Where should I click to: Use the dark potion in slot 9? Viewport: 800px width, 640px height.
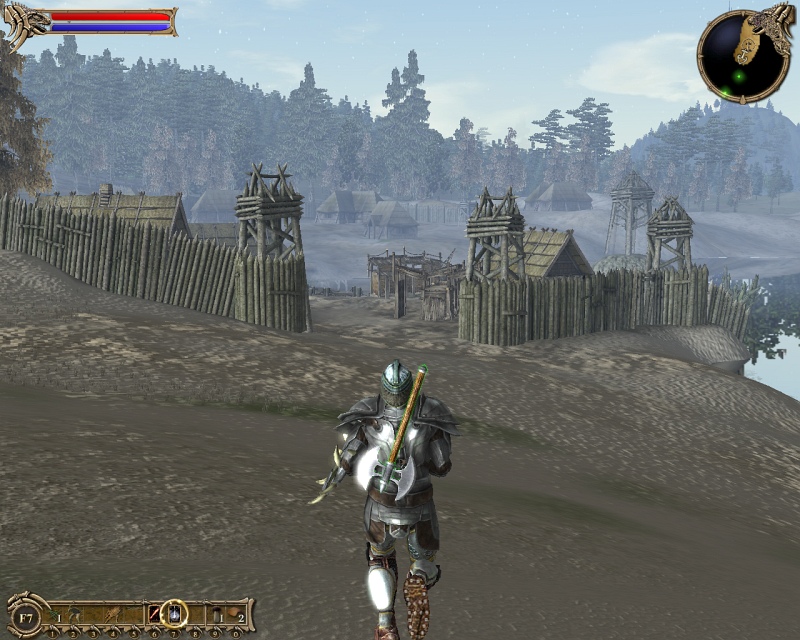pos(215,614)
